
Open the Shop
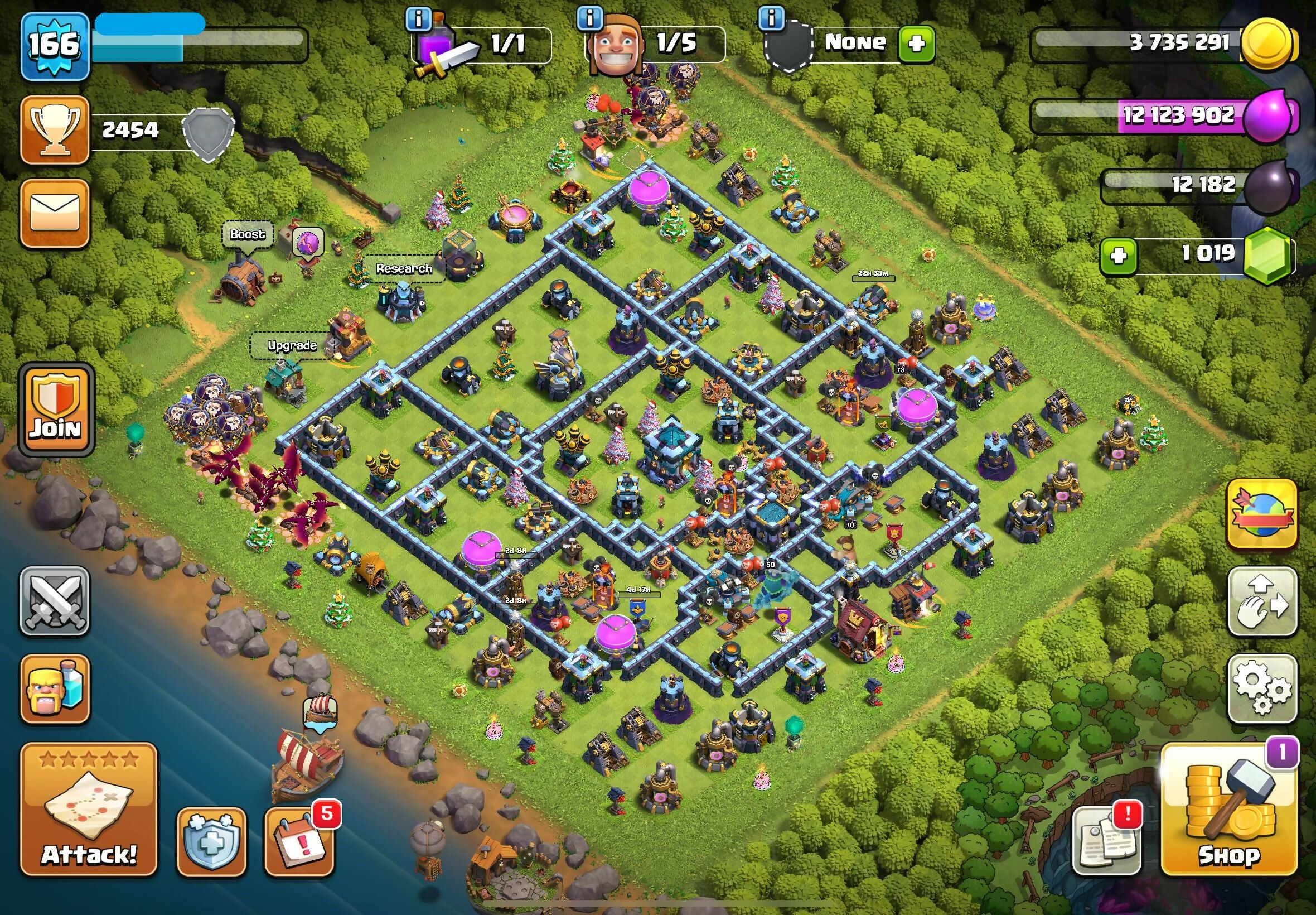pos(1229,810)
